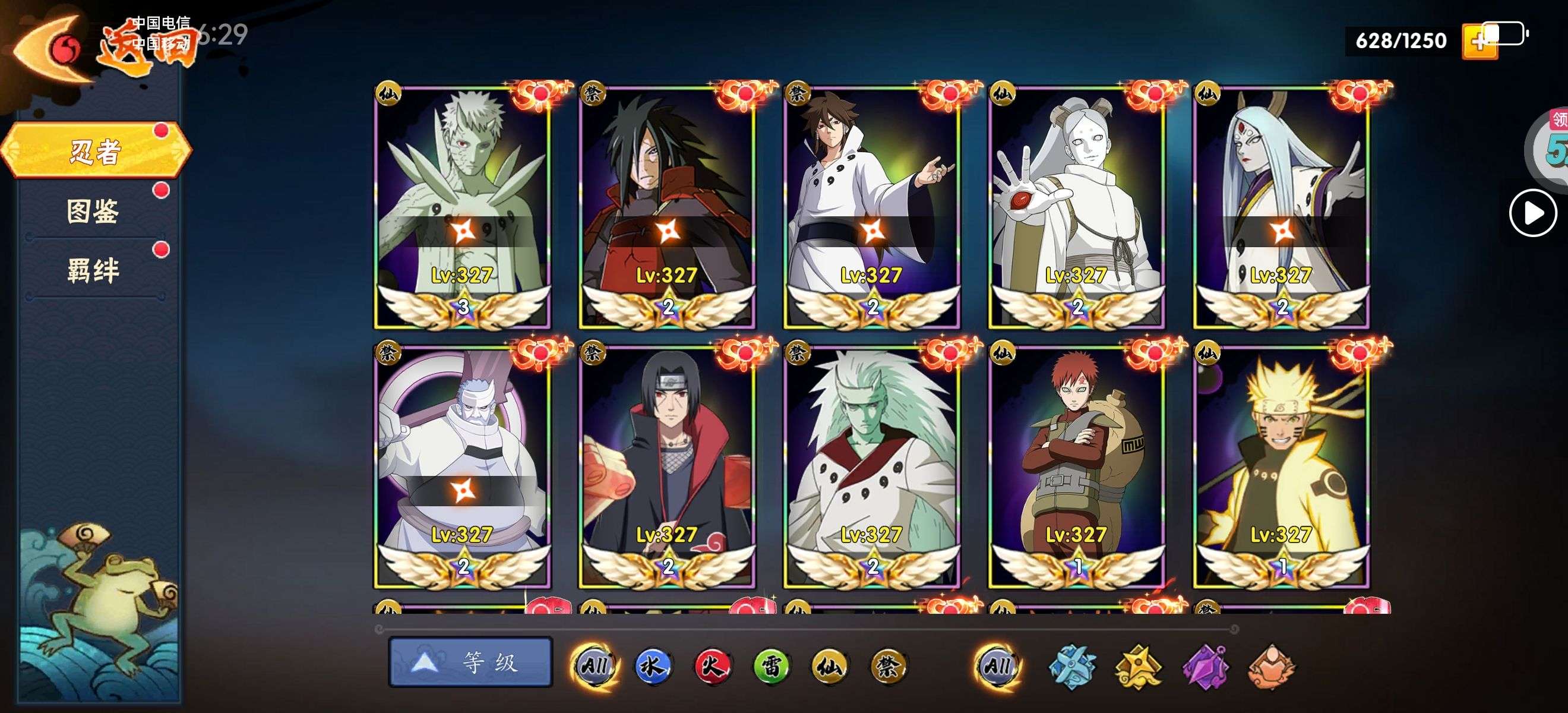Add capacity with the yellow plus button

click(1479, 43)
